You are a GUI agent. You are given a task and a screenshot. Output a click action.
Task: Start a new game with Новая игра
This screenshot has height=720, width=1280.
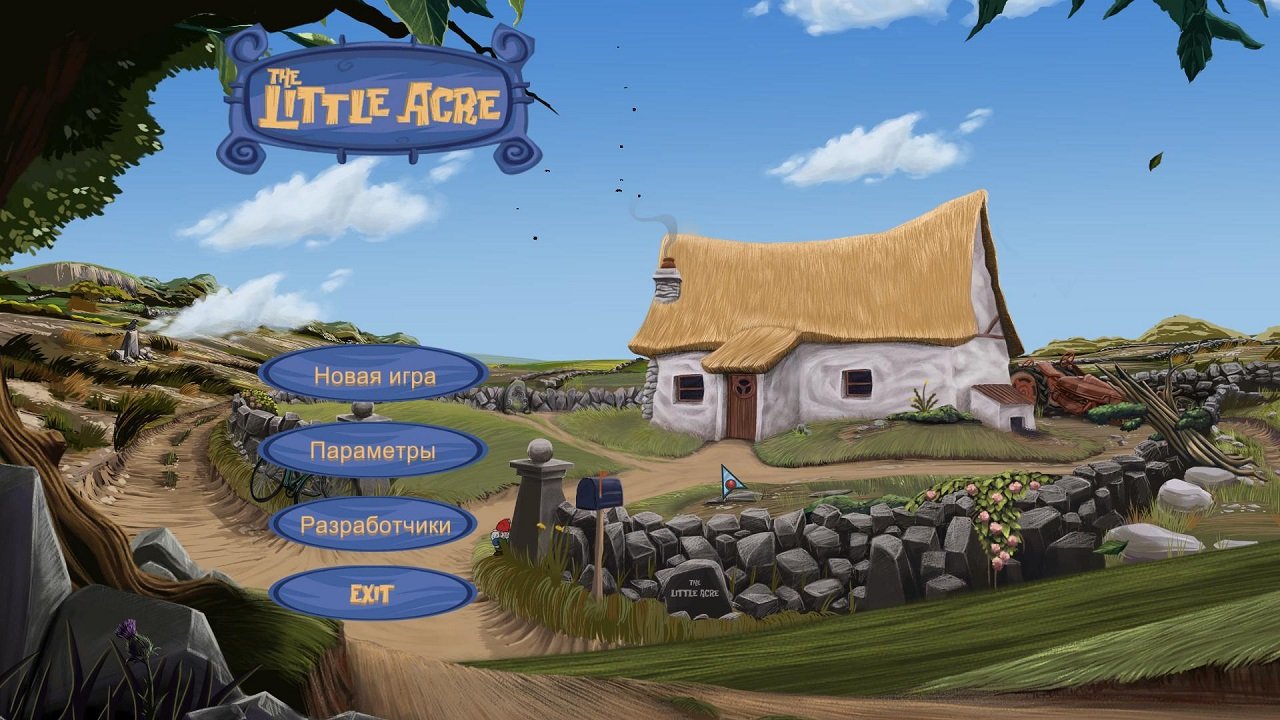pyautogui.click(x=374, y=375)
